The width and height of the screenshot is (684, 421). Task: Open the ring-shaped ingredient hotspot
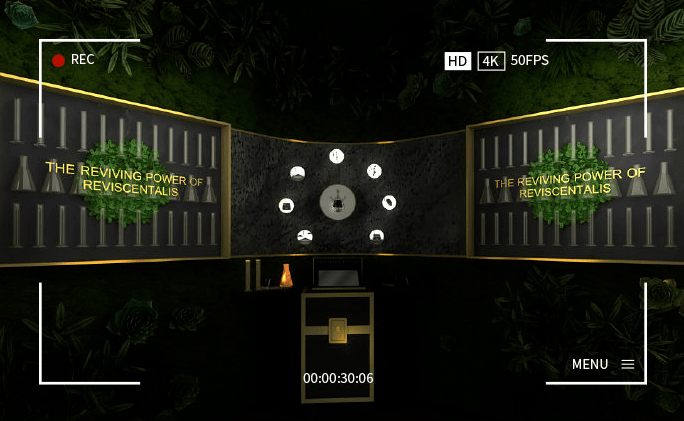point(389,202)
